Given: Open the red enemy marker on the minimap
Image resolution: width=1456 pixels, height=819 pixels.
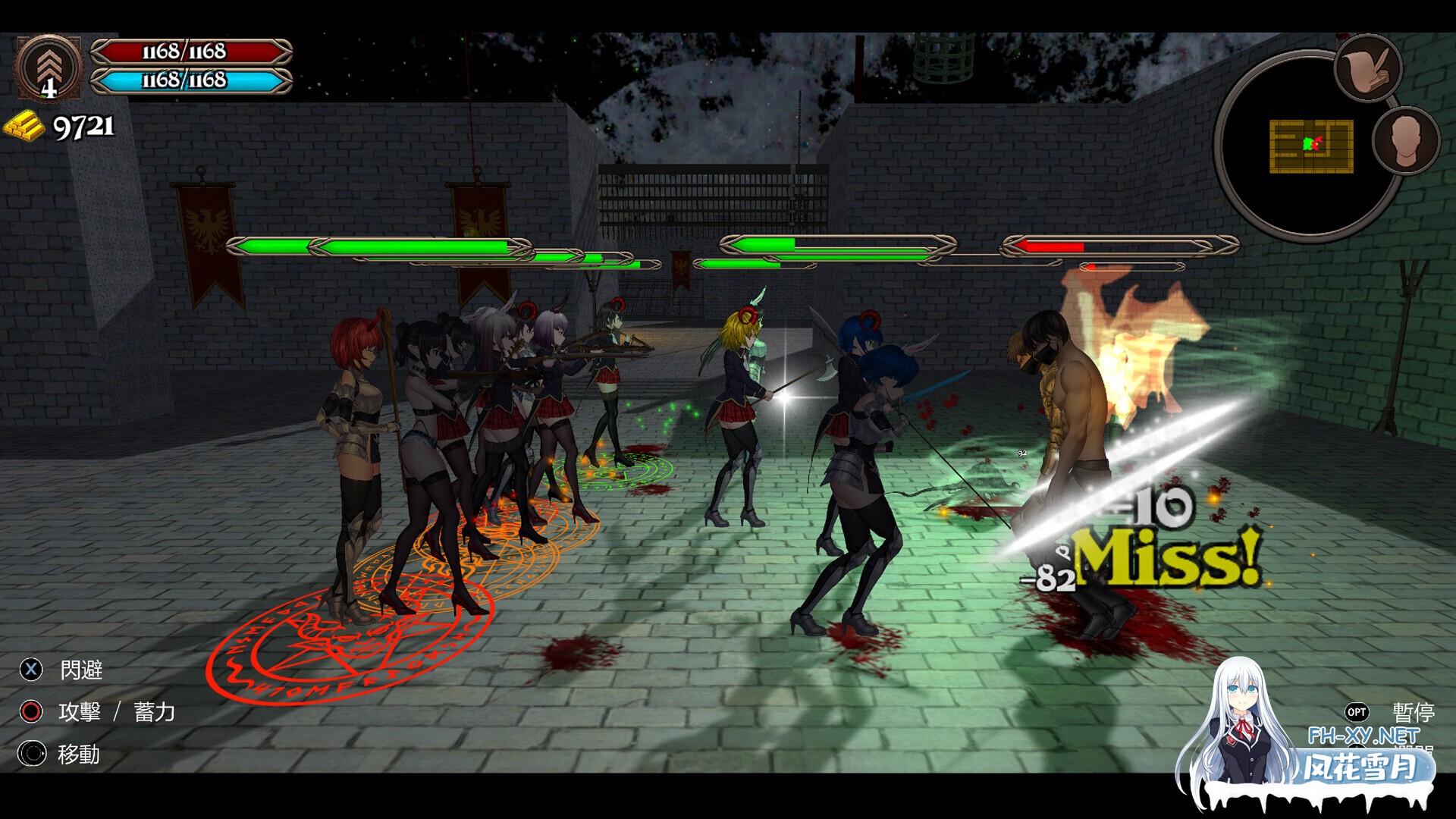Looking at the screenshot, I should click(1317, 143).
